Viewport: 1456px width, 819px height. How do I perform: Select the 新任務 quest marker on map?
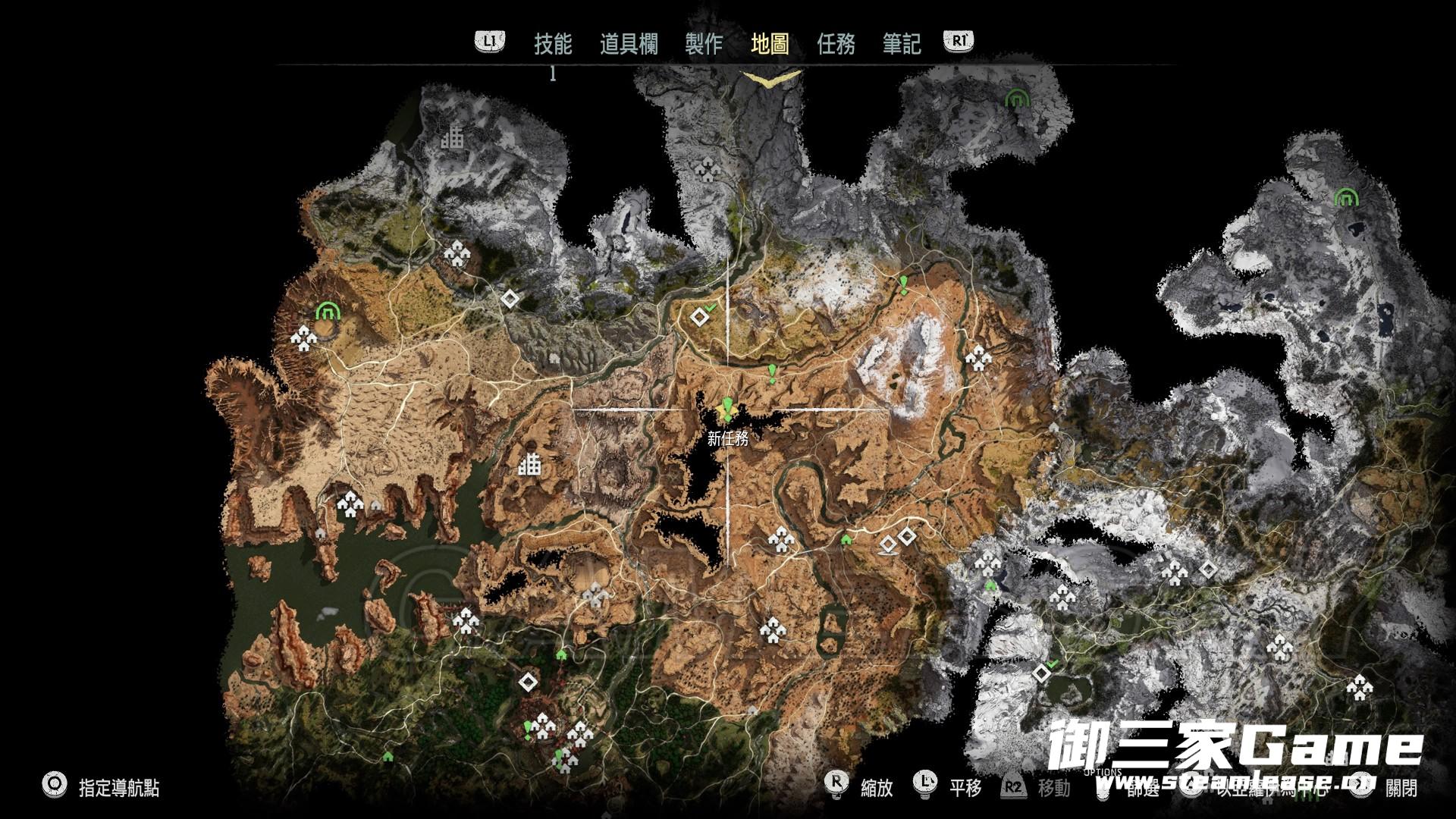tap(727, 412)
